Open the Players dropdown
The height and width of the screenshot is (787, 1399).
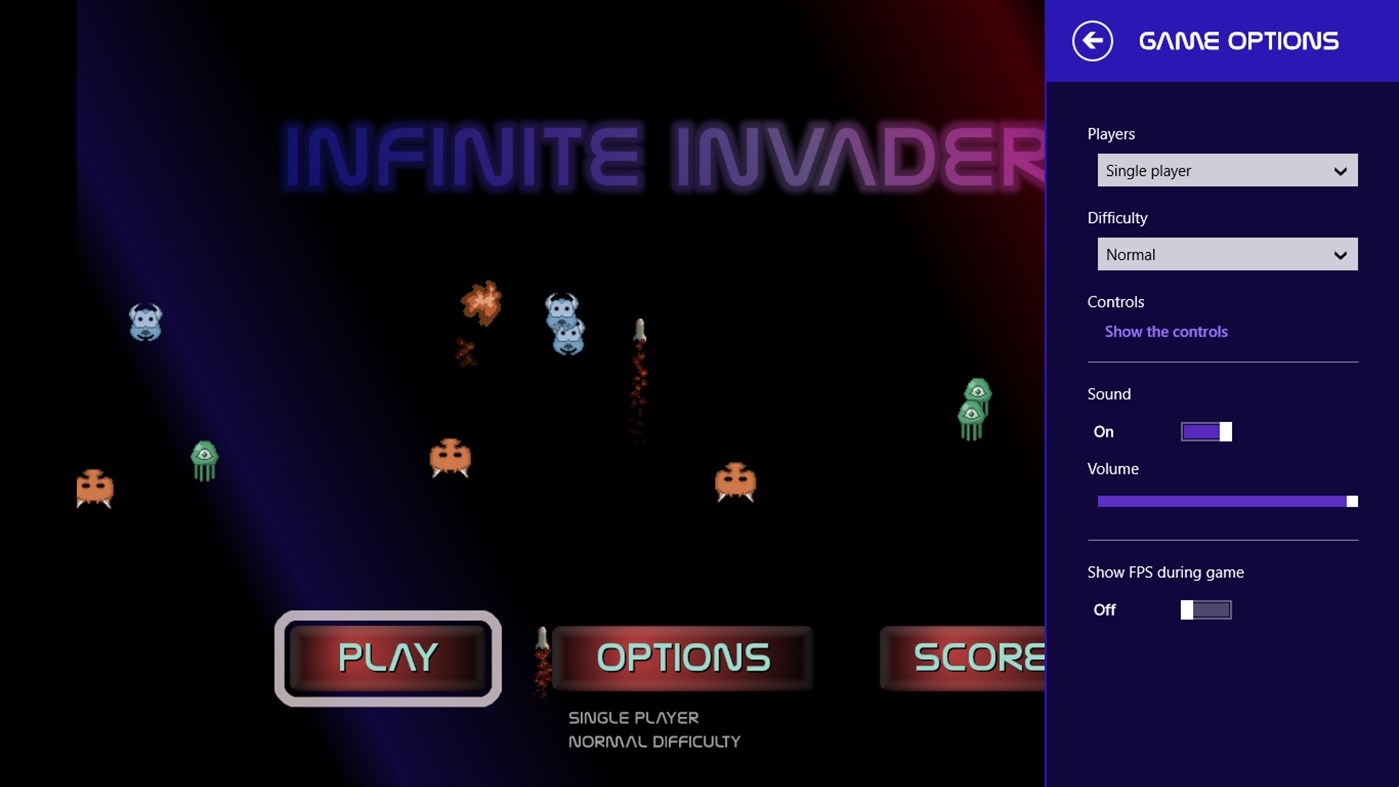[x=1227, y=170]
